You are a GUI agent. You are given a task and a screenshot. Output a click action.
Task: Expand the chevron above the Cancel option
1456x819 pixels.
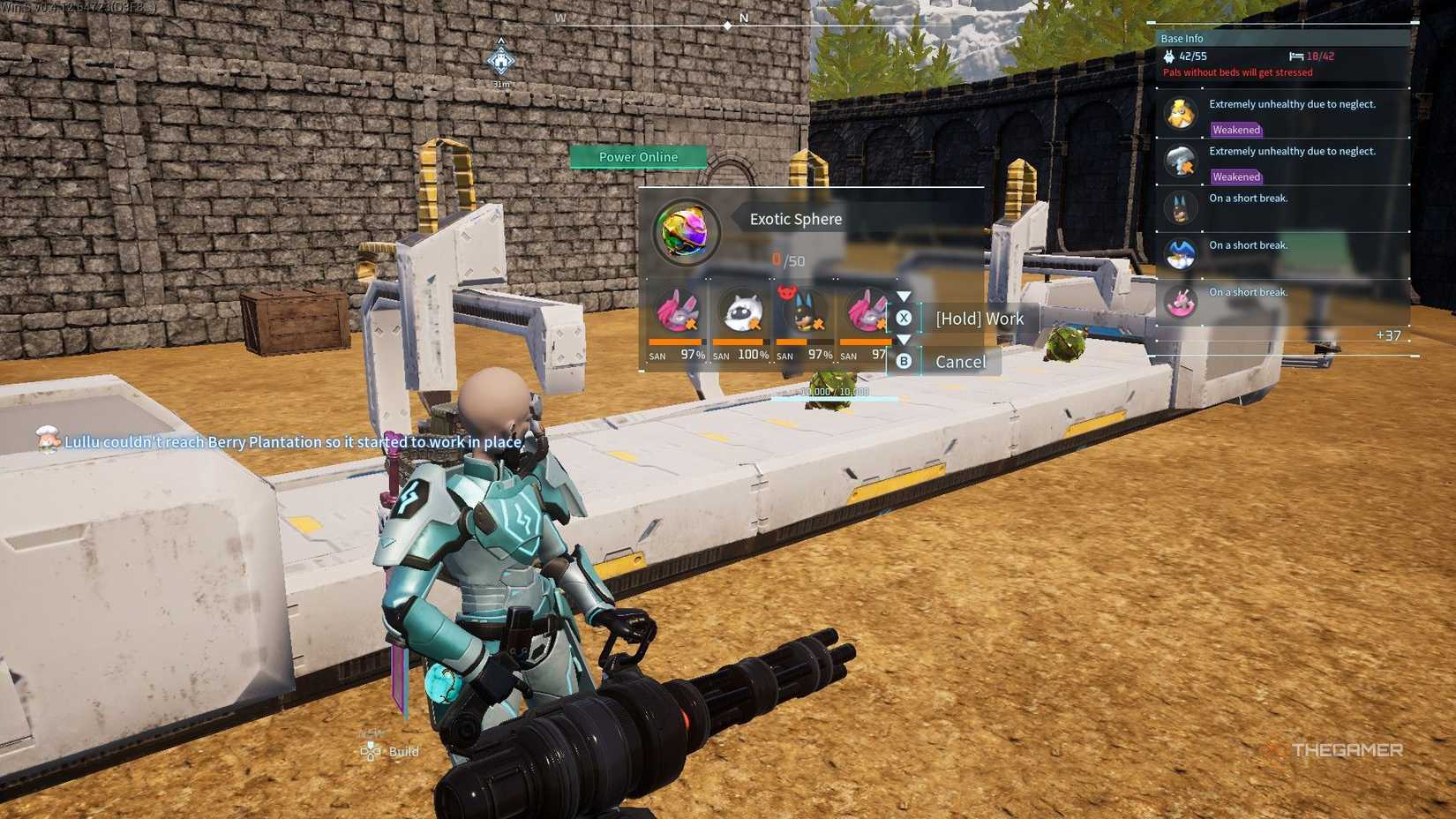(904, 340)
